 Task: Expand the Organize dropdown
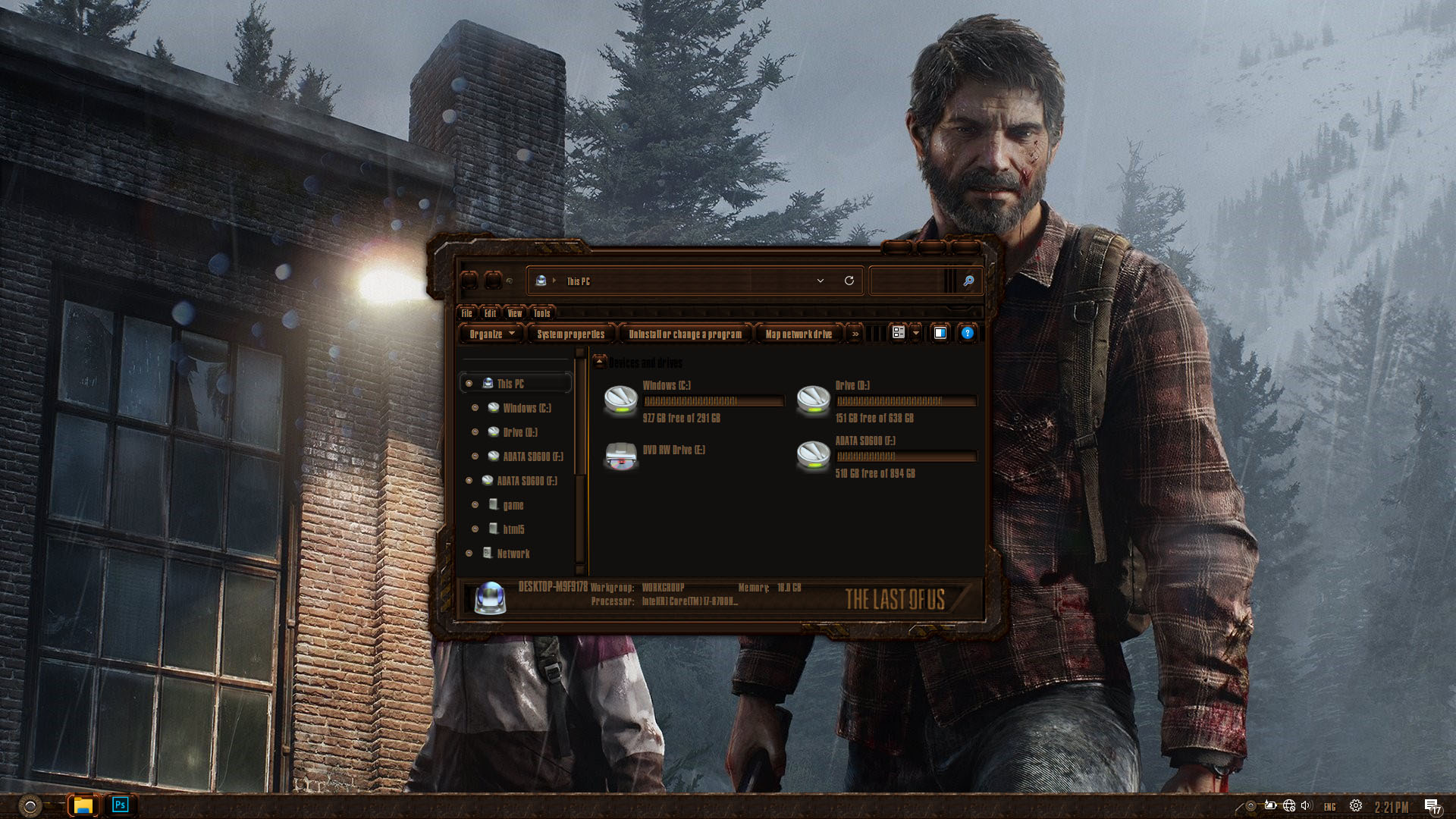(491, 334)
